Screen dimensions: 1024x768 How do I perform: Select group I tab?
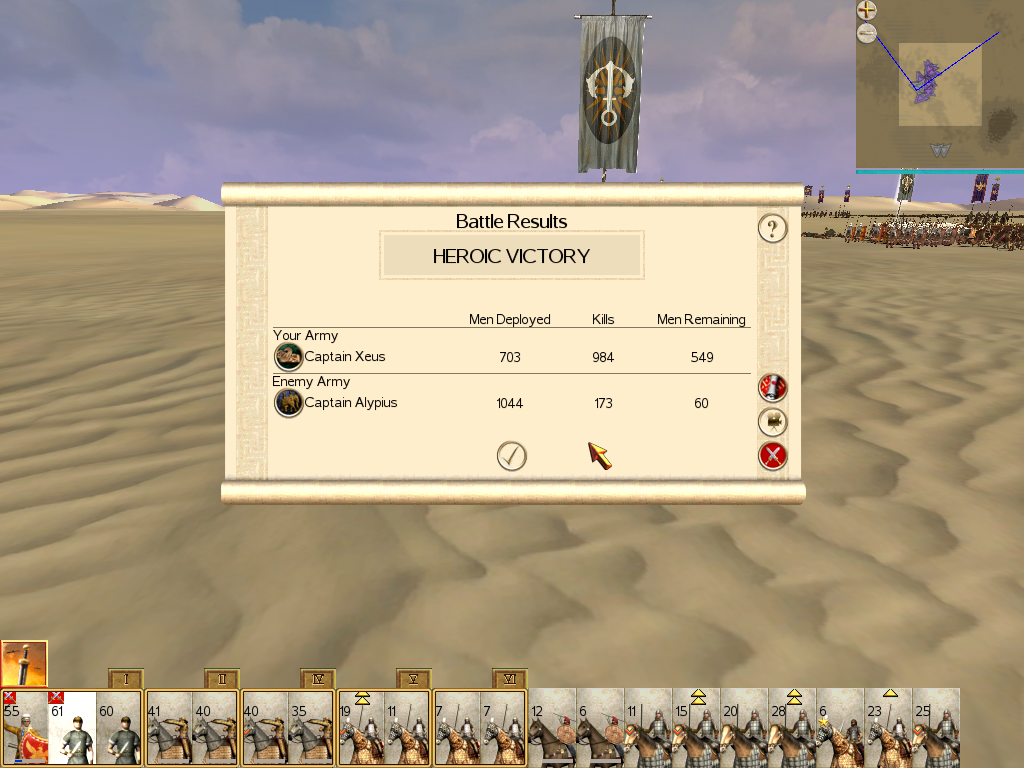tap(126, 679)
